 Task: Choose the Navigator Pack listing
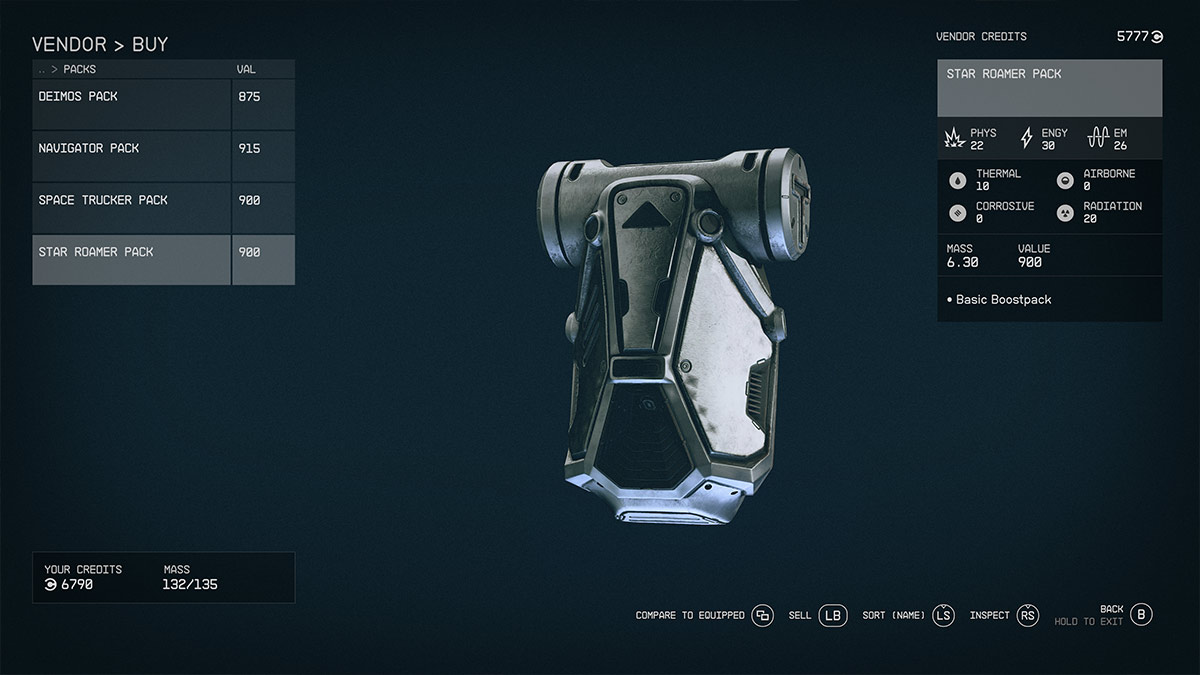[x=132, y=149]
